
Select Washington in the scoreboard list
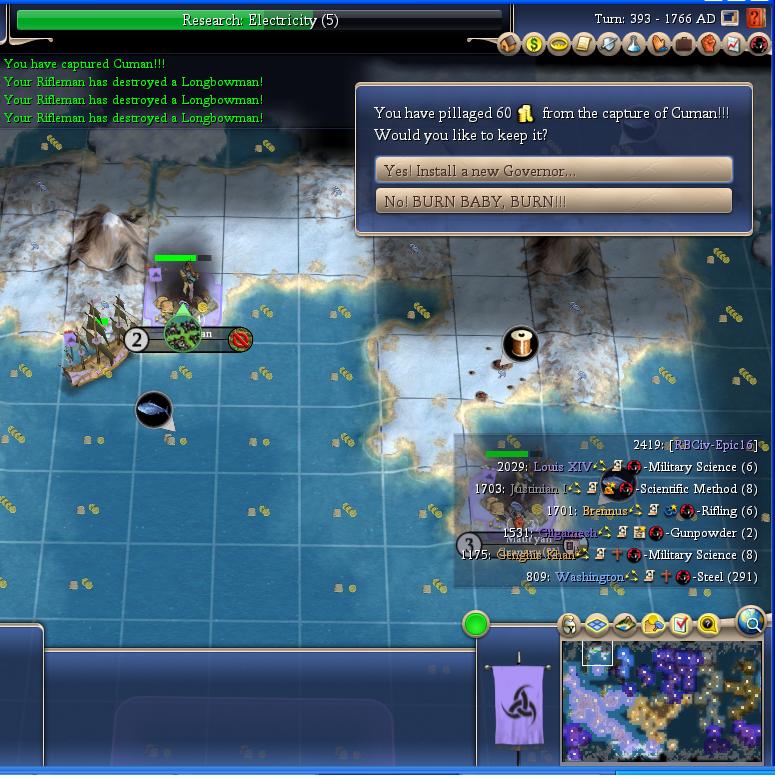[x=589, y=577]
